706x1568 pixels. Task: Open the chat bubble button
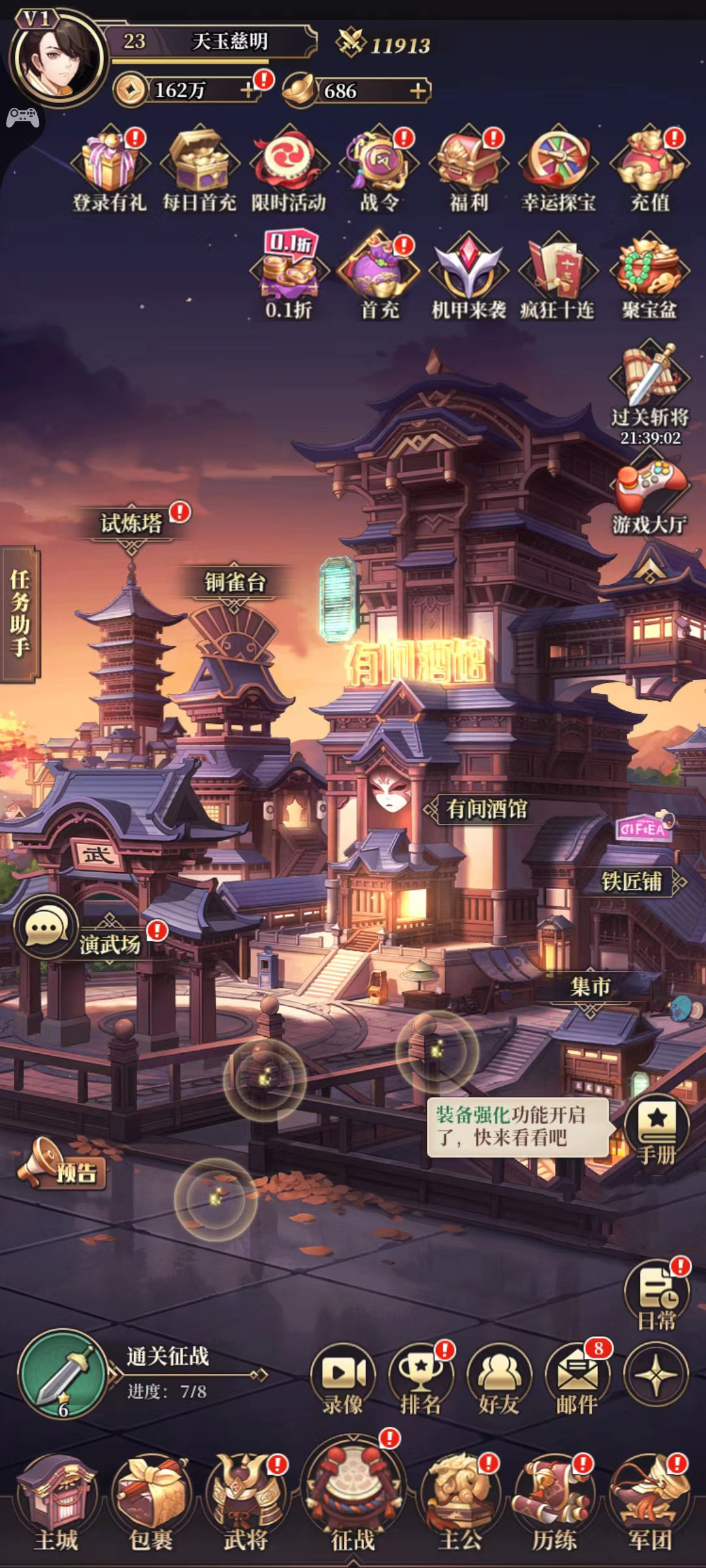point(44,927)
